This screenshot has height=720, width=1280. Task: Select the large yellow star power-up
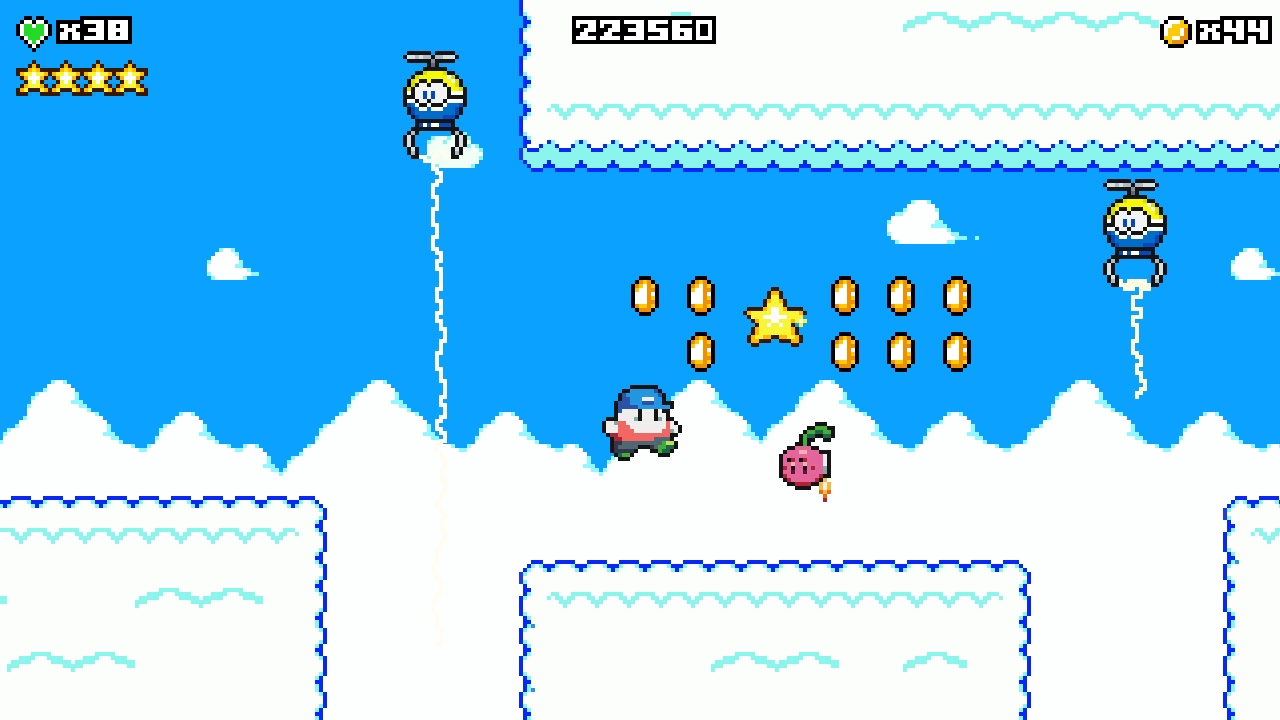tap(776, 318)
